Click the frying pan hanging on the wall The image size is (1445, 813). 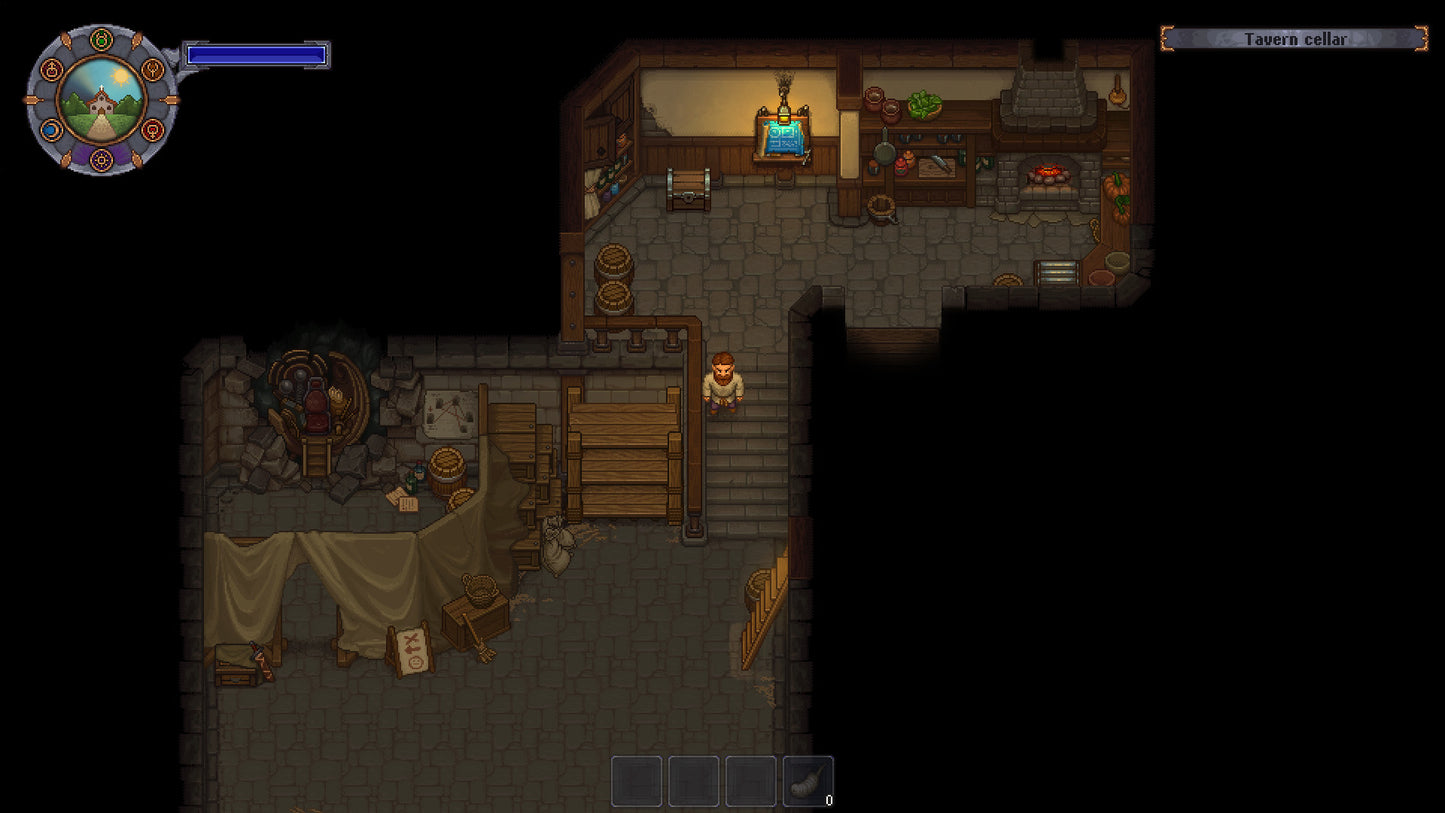click(887, 152)
